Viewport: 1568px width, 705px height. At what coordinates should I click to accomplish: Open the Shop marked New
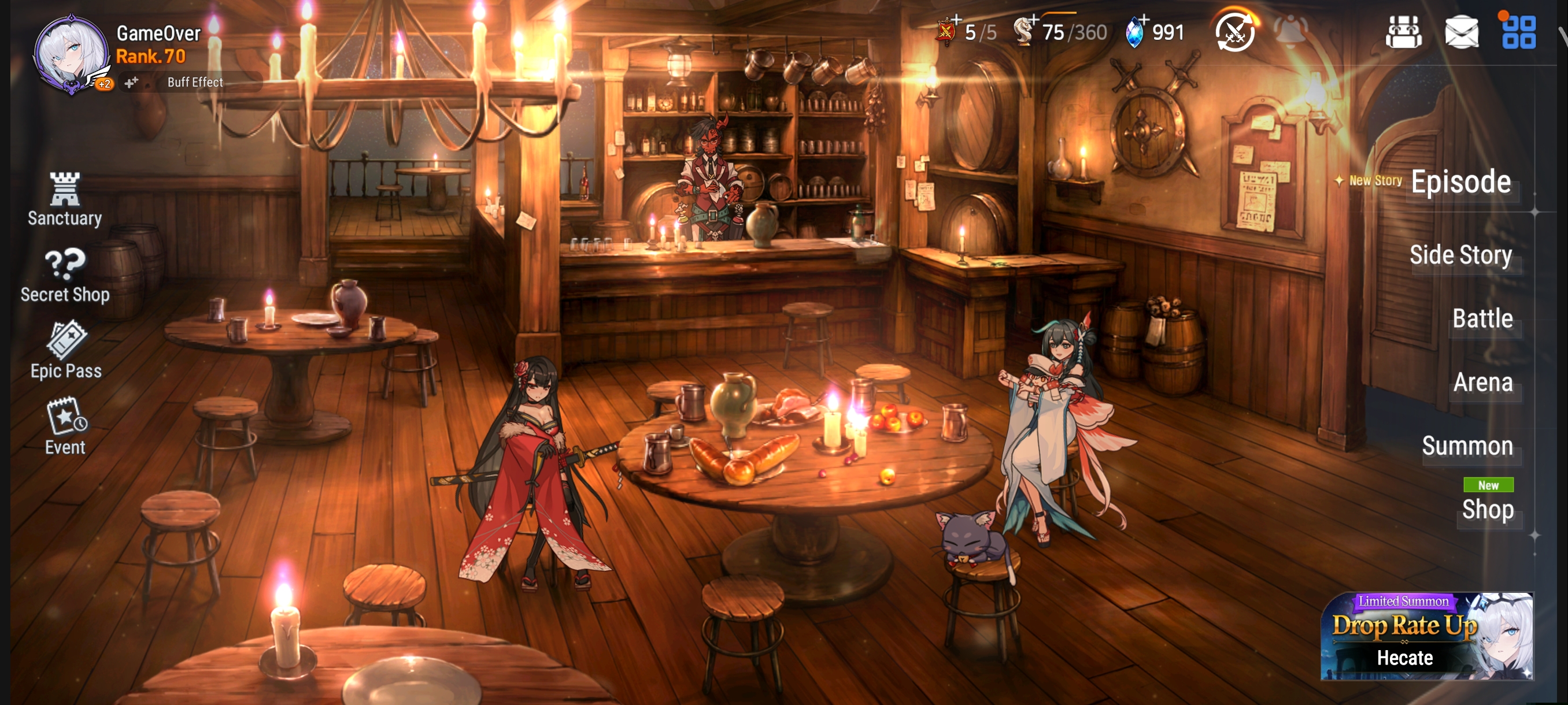(1487, 509)
